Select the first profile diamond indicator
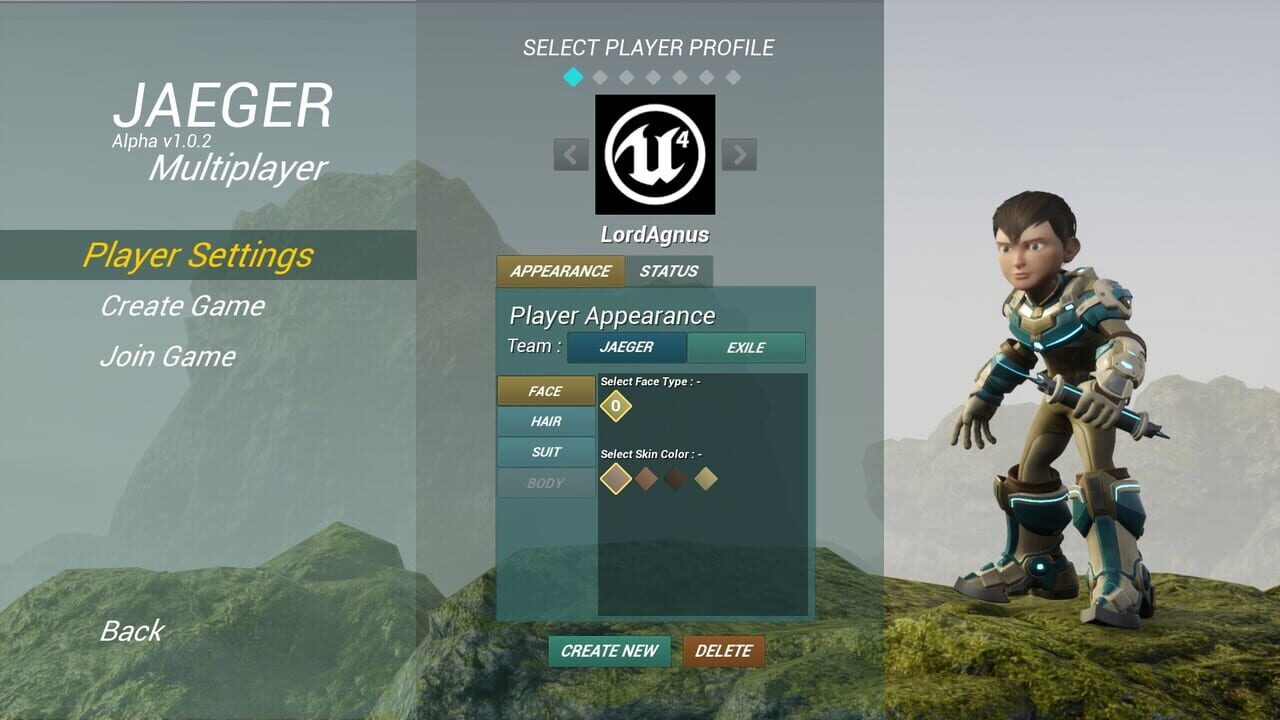Viewport: 1280px width, 720px height. (x=573, y=74)
